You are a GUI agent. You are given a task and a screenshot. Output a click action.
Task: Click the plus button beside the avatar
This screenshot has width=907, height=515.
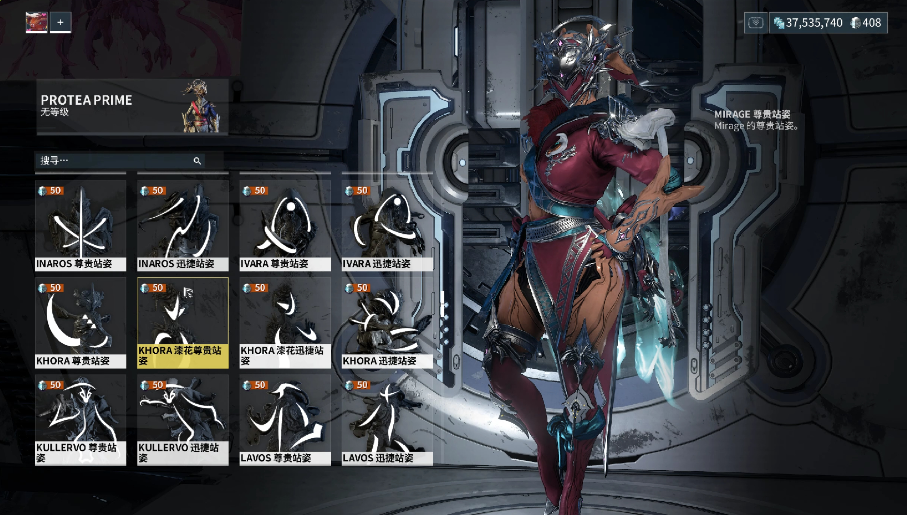pos(61,21)
